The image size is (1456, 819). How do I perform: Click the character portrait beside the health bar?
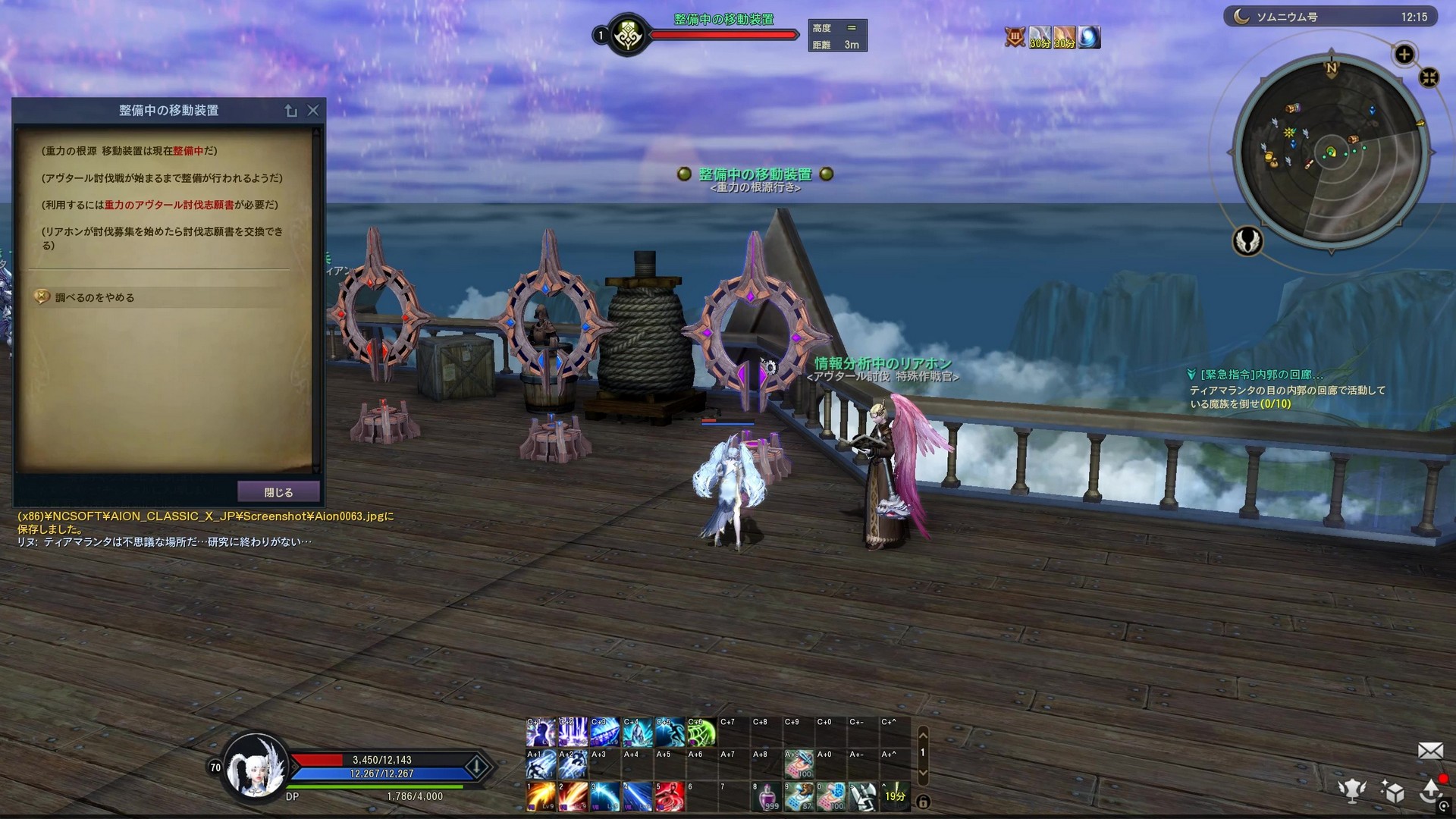(x=256, y=767)
